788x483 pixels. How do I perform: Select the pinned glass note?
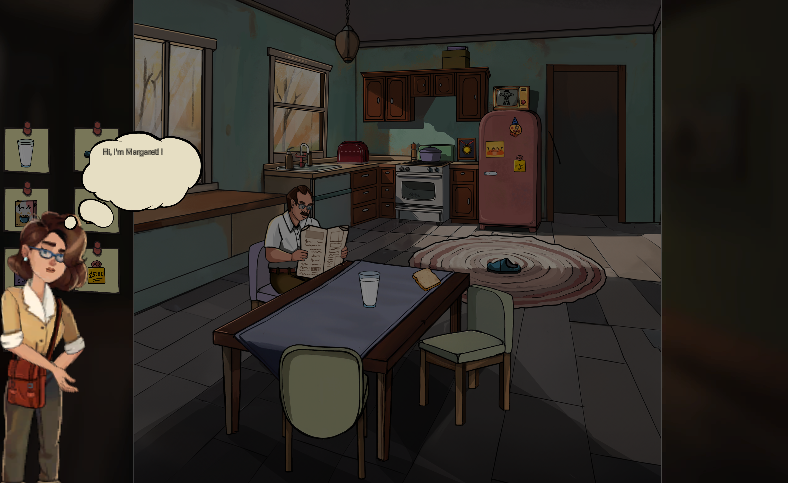(25, 150)
